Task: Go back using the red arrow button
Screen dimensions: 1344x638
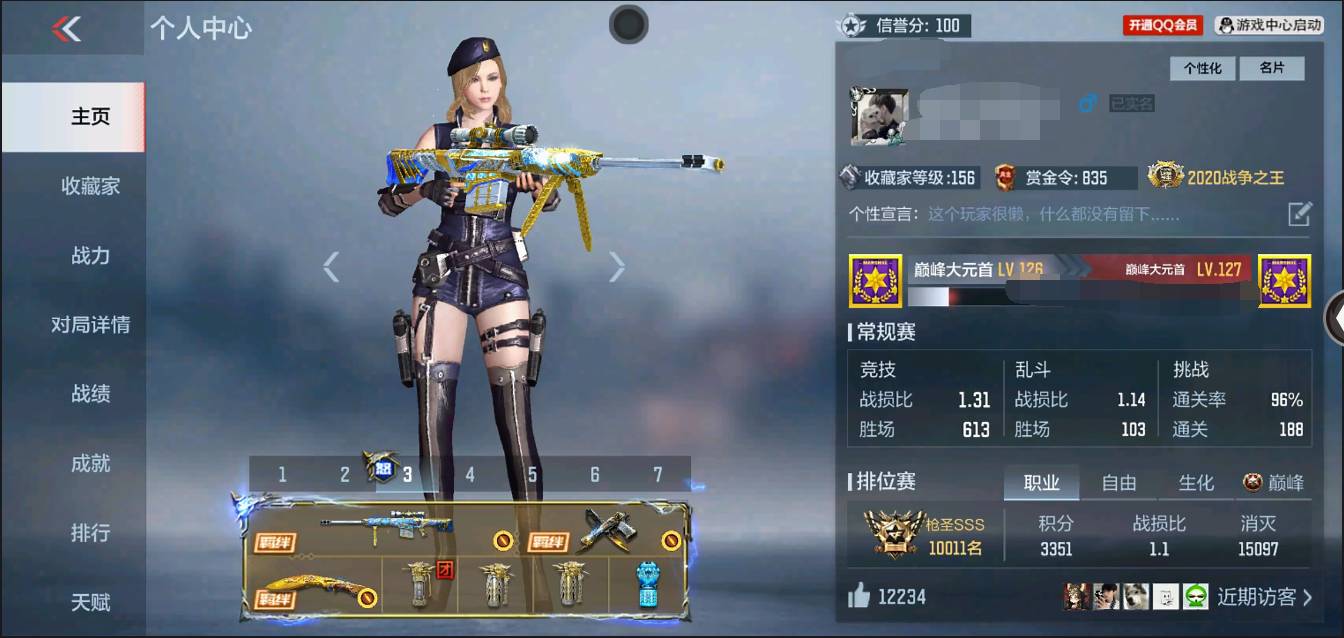Action: point(66,29)
